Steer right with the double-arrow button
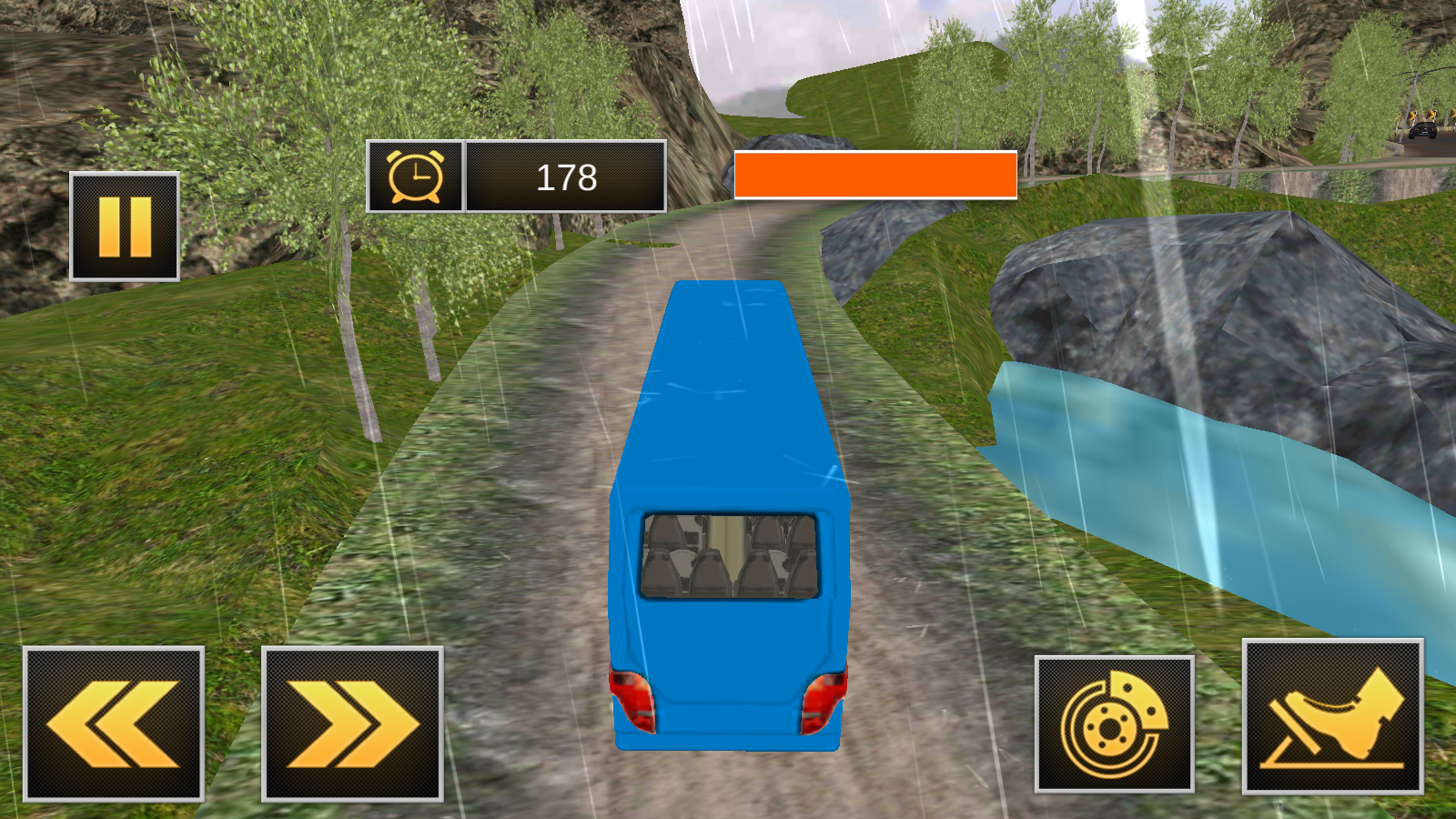This screenshot has height=819, width=1456. [x=352, y=723]
